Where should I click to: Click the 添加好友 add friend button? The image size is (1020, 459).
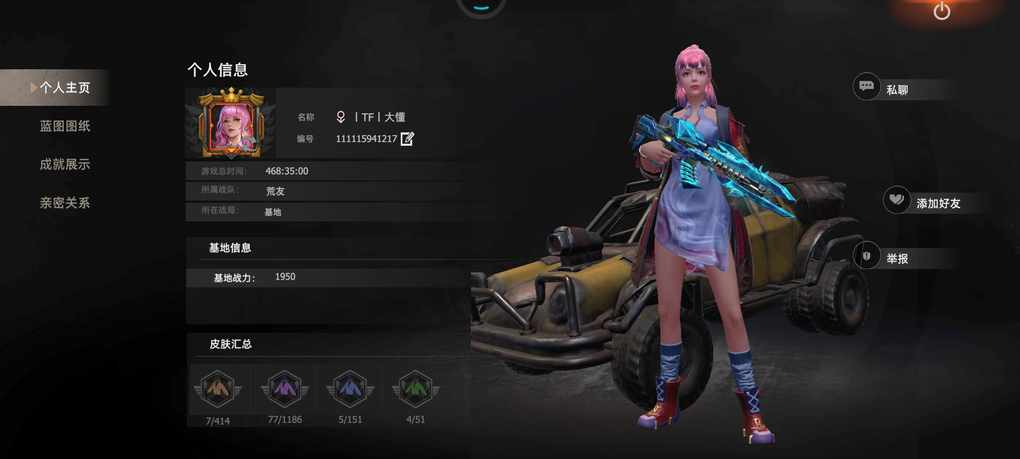pyautogui.click(x=924, y=202)
